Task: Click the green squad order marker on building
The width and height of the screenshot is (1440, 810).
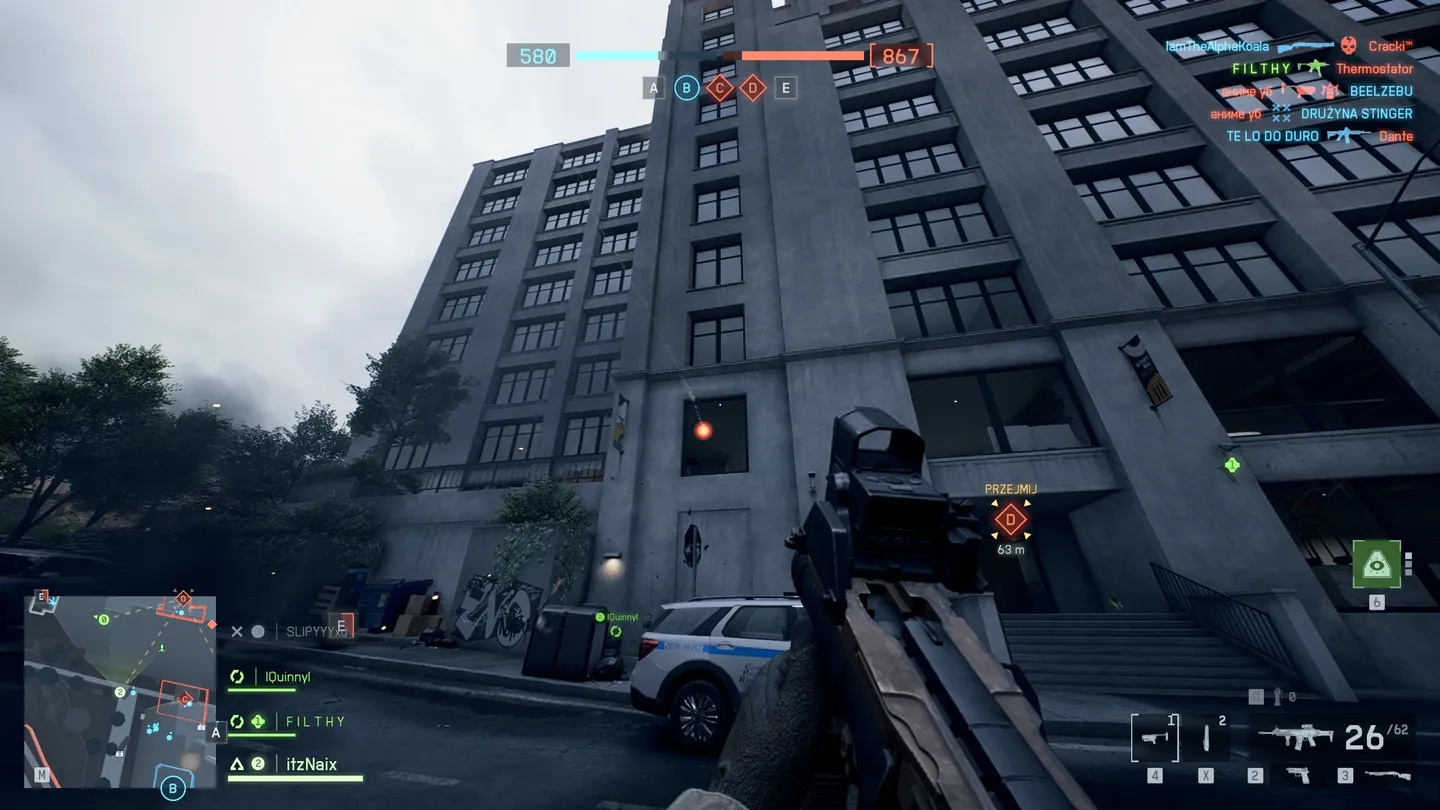Action: [1231, 465]
